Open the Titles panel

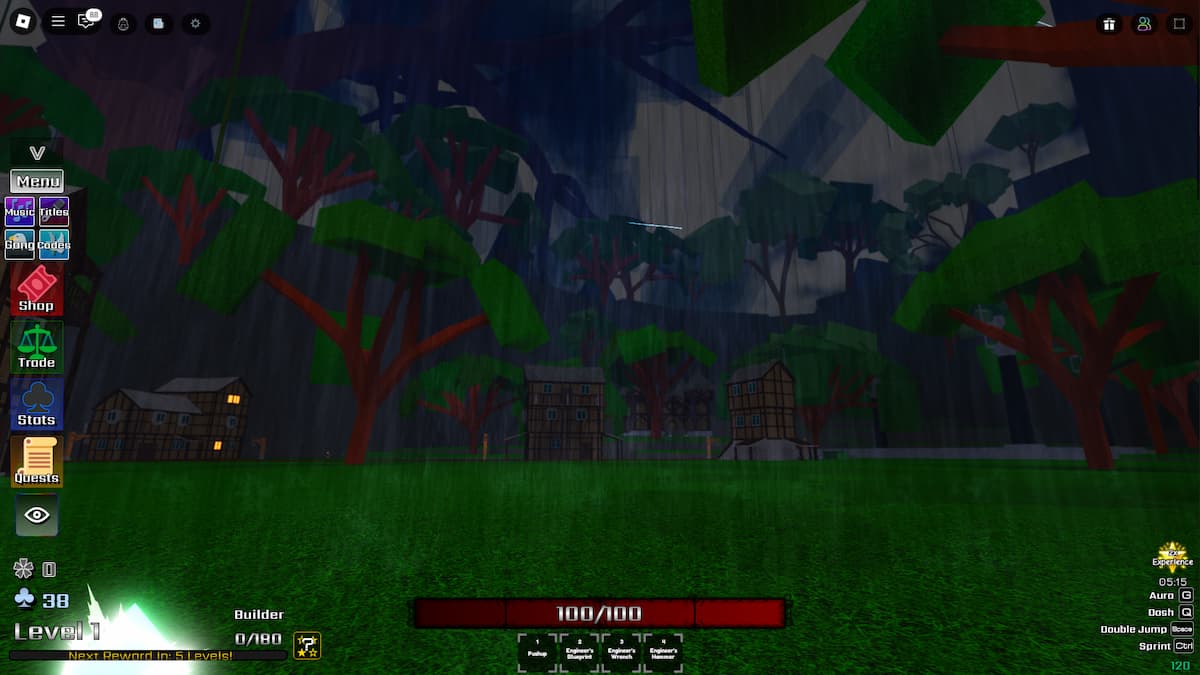point(54,212)
